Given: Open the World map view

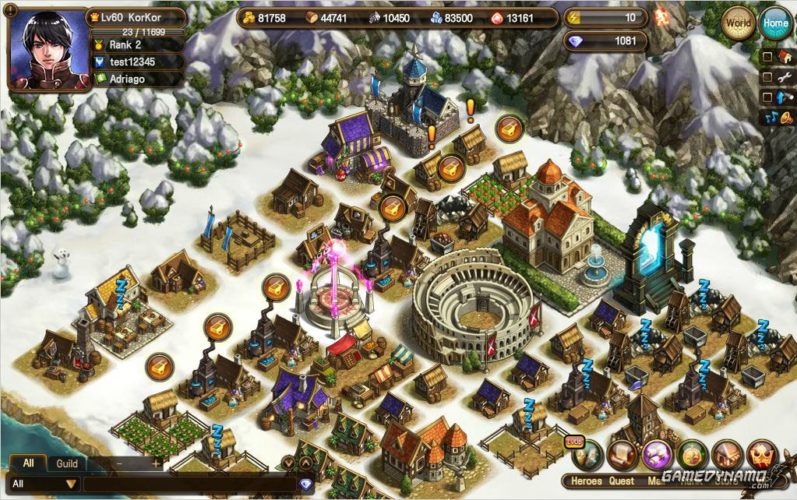Looking at the screenshot, I should coord(738,22).
